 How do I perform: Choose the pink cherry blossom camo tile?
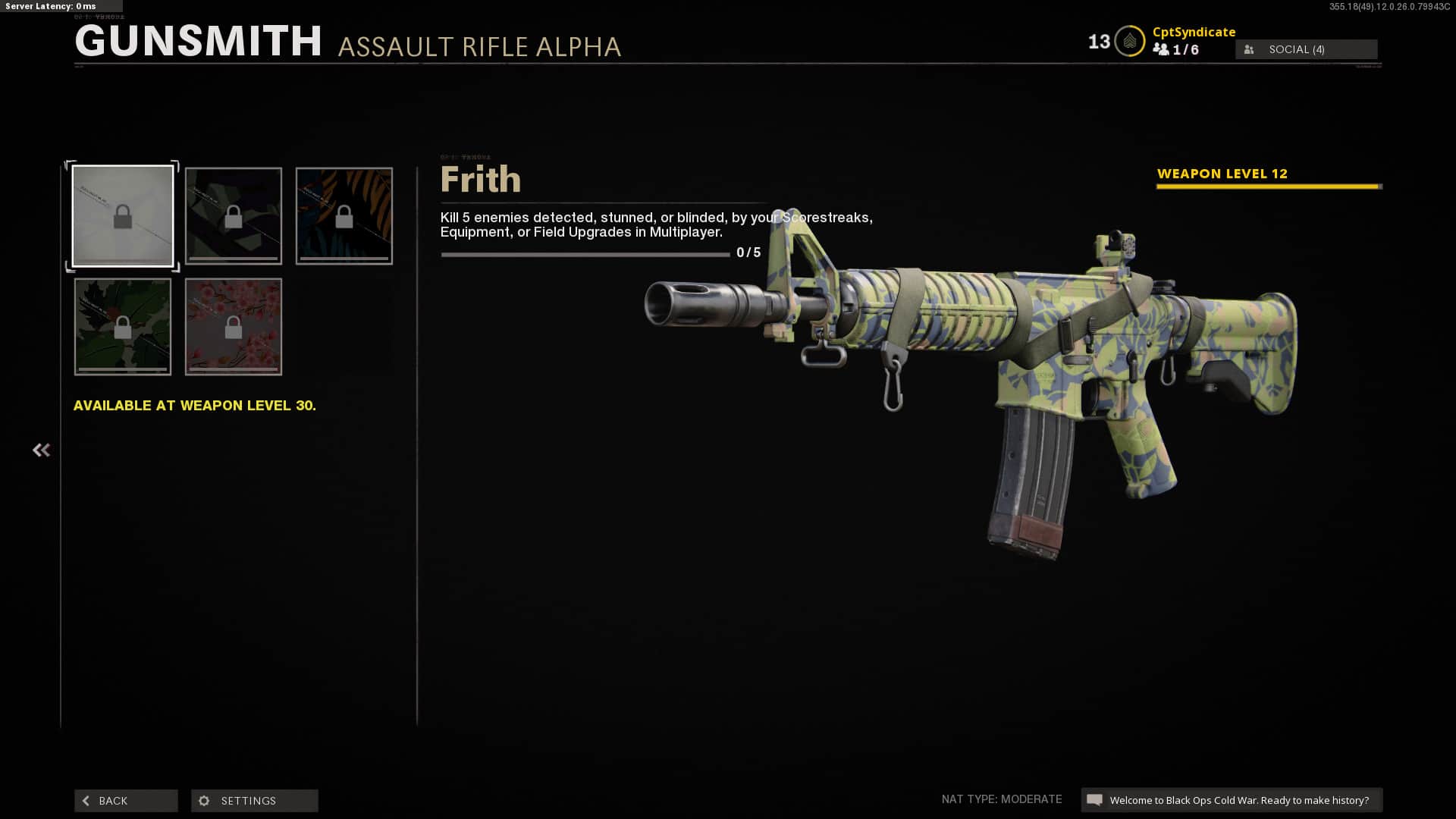[234, 327]
